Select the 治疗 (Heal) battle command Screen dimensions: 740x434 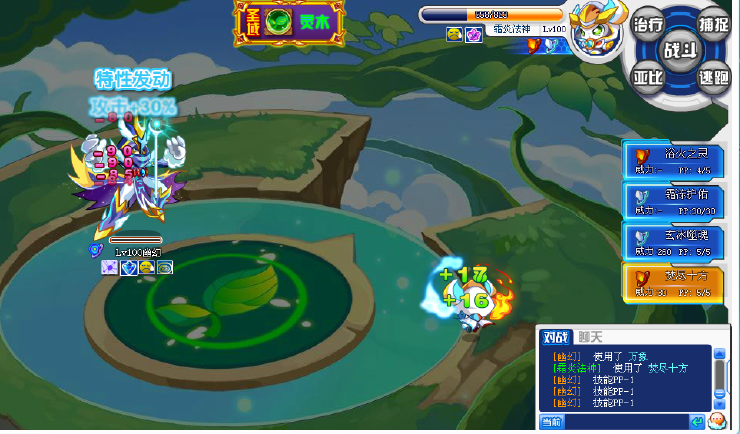(x=649, y=24)
